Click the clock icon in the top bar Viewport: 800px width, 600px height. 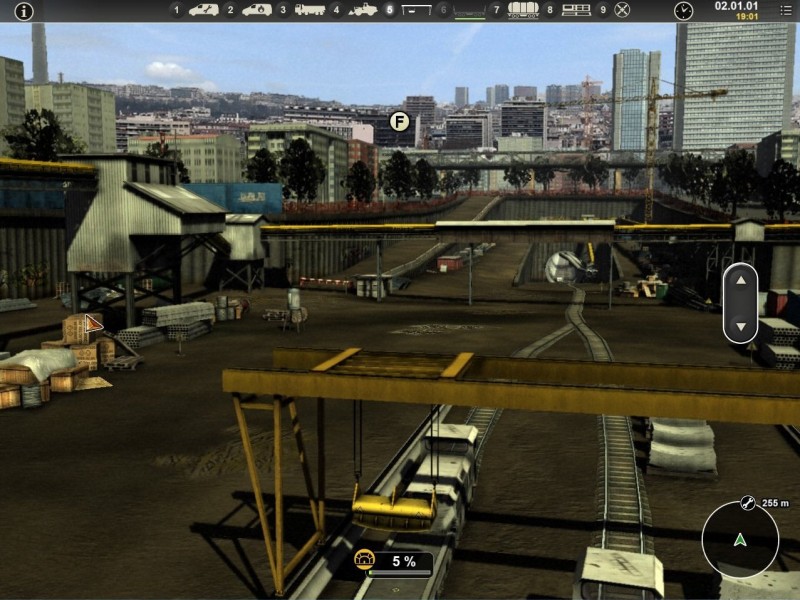(683, 10)
